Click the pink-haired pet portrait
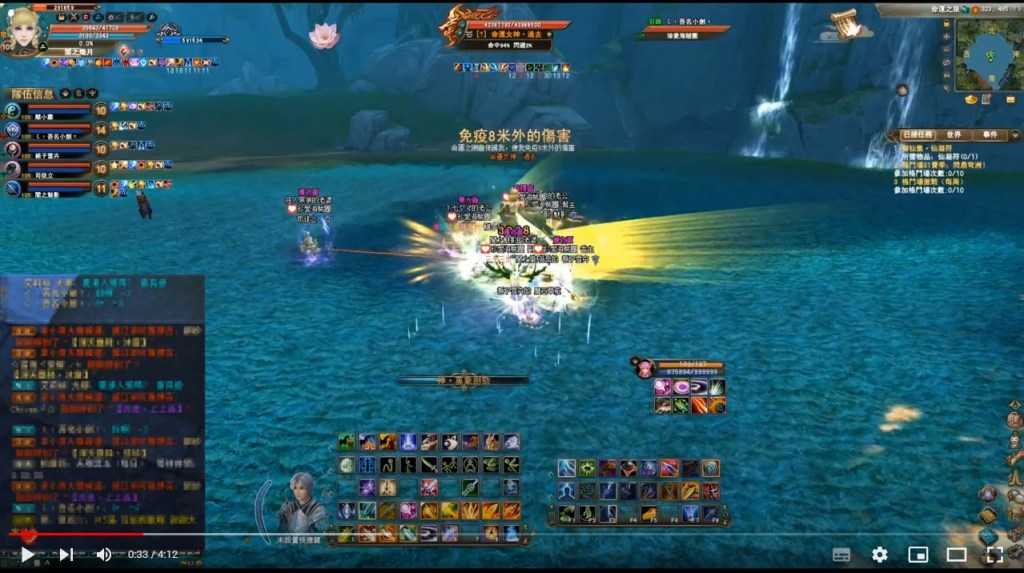The height and width of the screenshot is (573, 1024). (x=644, y=368)
